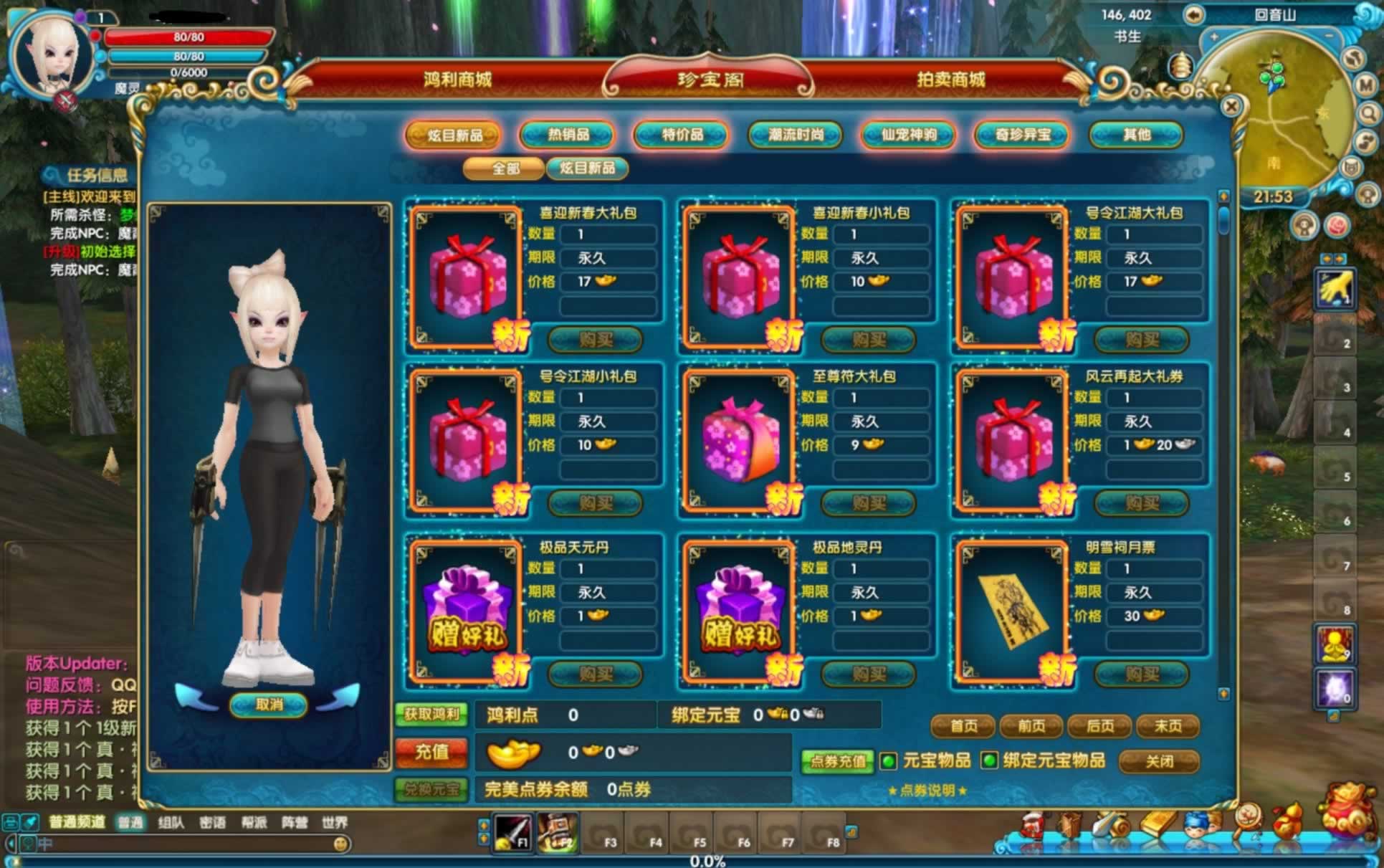Click the 获取鸿利 button
Screen dimensions: 1384x868
coord(431,714)
